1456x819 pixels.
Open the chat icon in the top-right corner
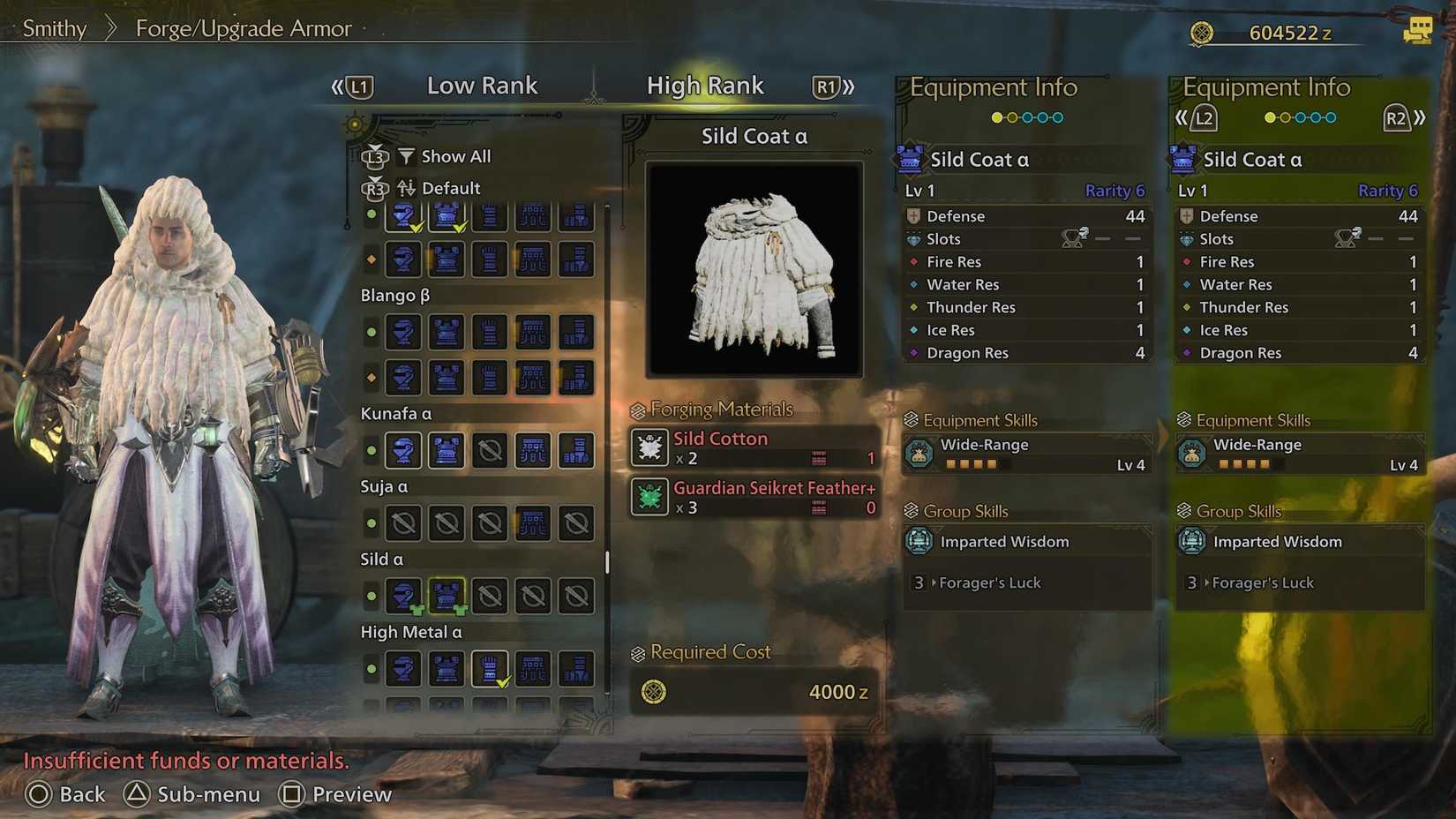point(1419,29)
